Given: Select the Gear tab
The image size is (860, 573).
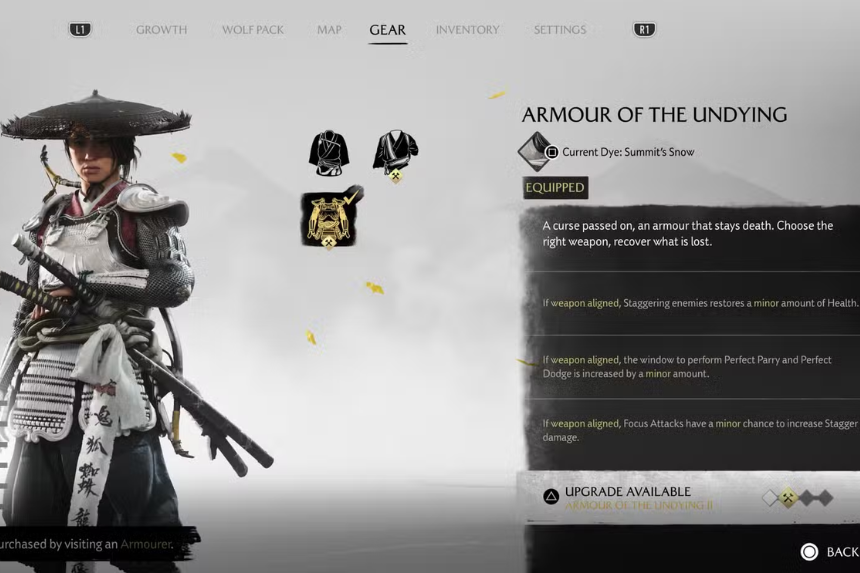Looking at the screenshot, I should pyautogui.click(x=387, y=30).
